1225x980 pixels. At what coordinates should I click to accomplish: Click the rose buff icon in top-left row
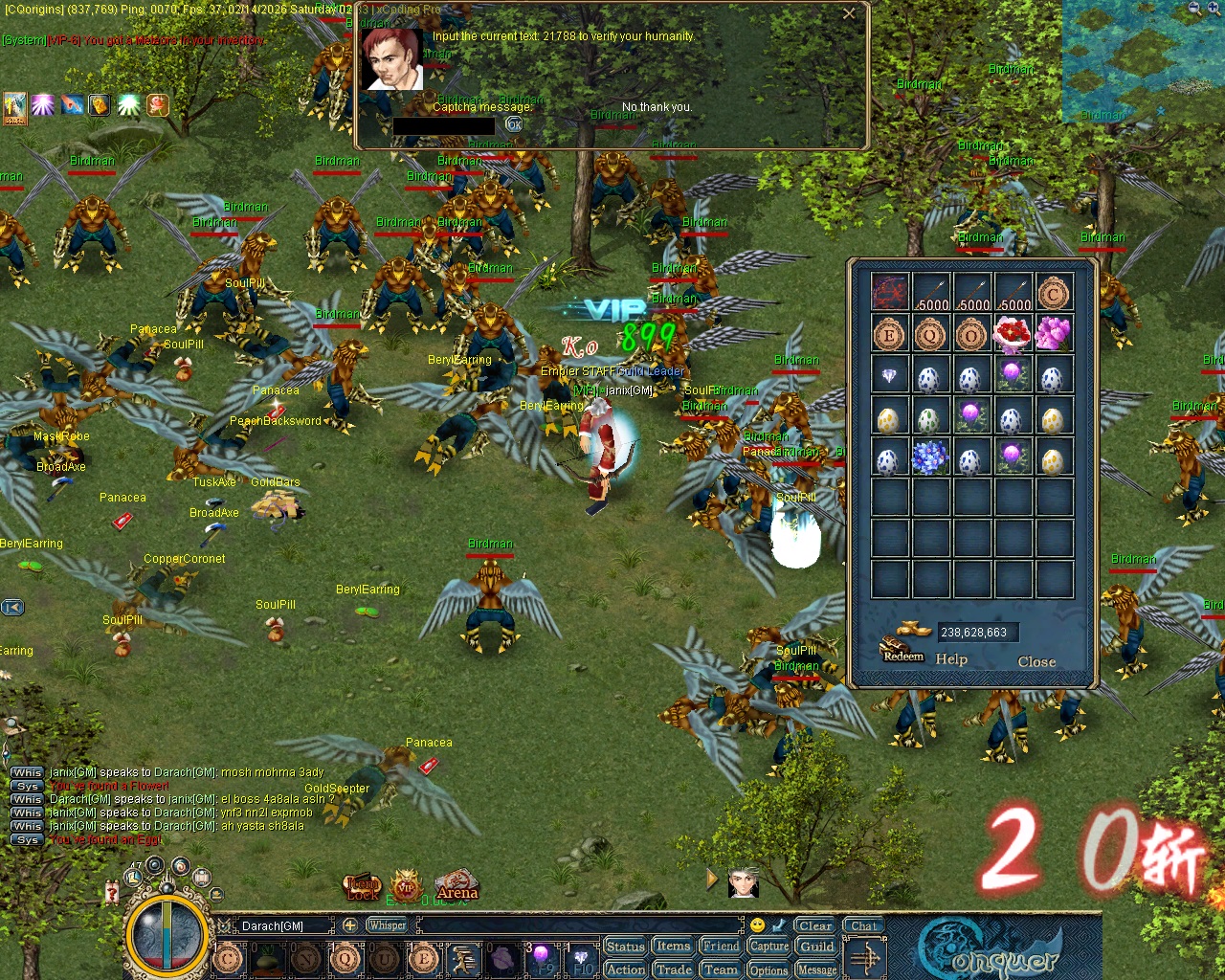click(158, 105)
